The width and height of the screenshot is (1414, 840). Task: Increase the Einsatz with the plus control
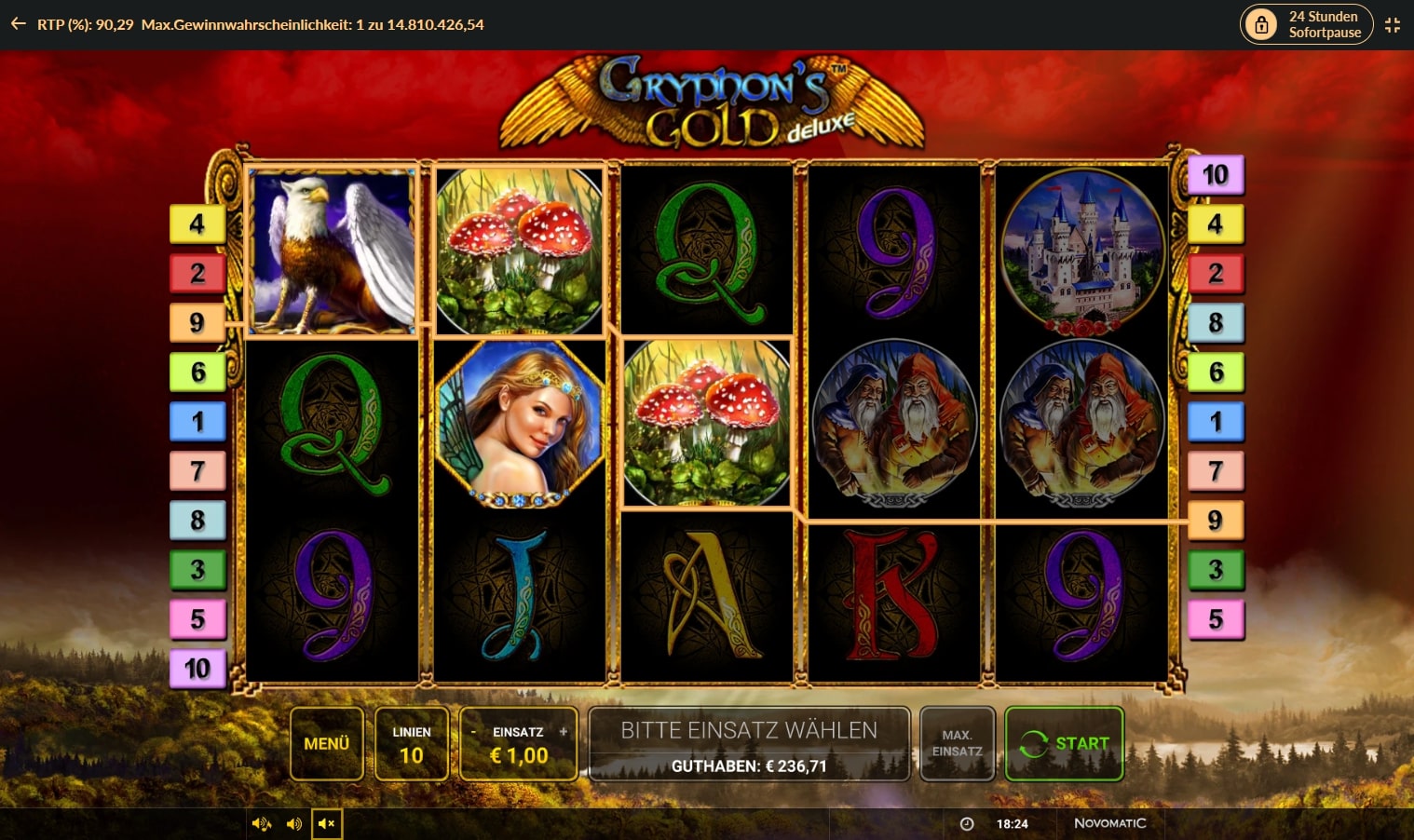(x=562, y=732)
